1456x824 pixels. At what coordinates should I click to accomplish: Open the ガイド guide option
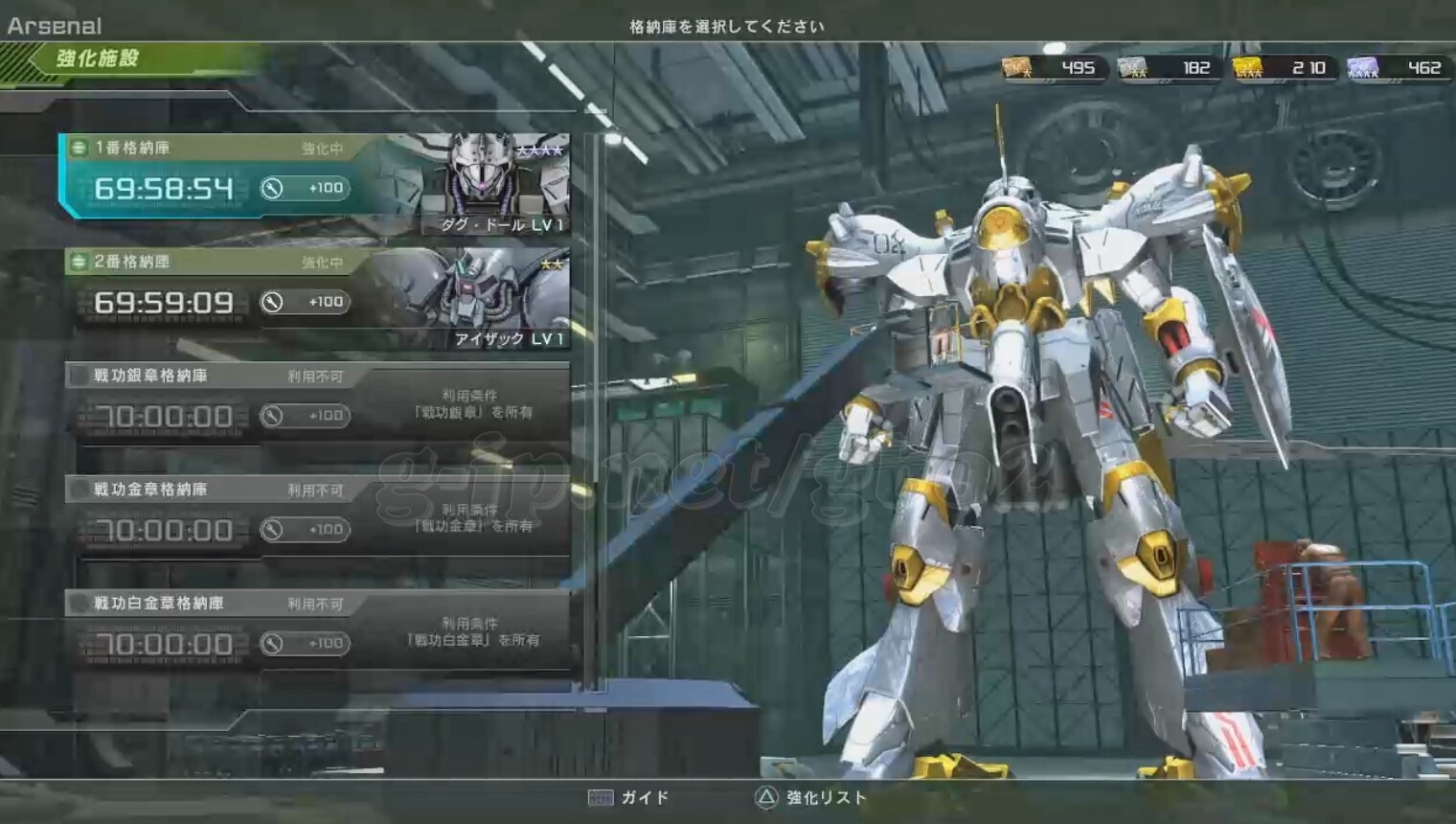point(629,797)
